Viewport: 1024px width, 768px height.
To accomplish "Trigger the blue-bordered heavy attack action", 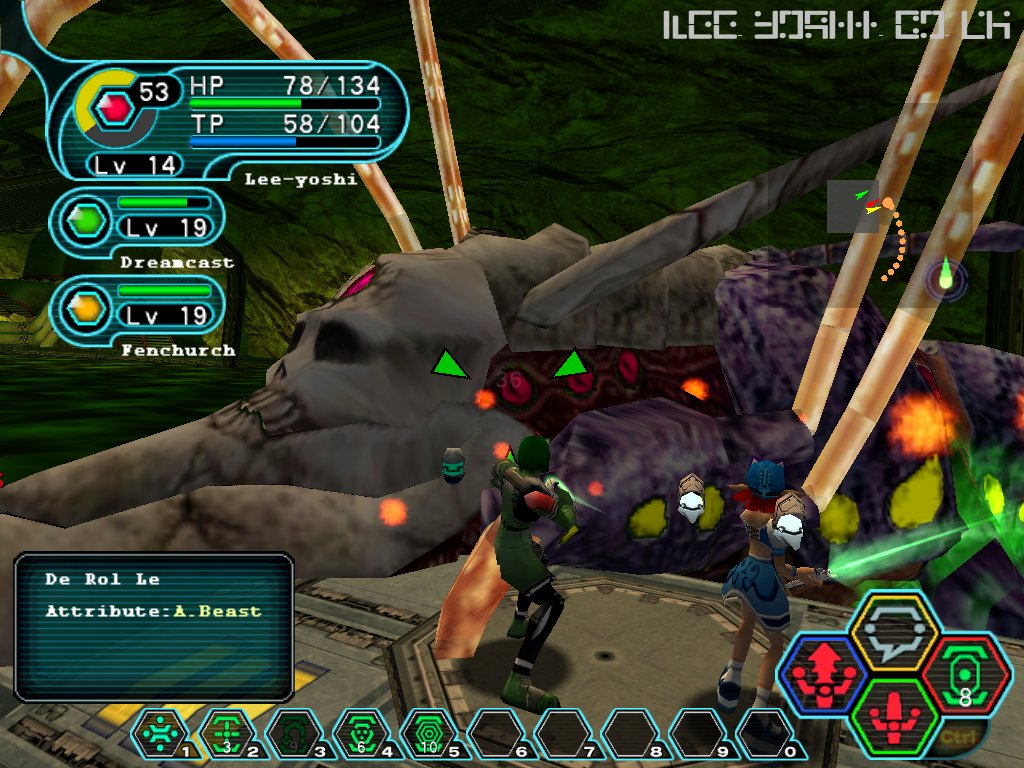I will tap(822, 674).
